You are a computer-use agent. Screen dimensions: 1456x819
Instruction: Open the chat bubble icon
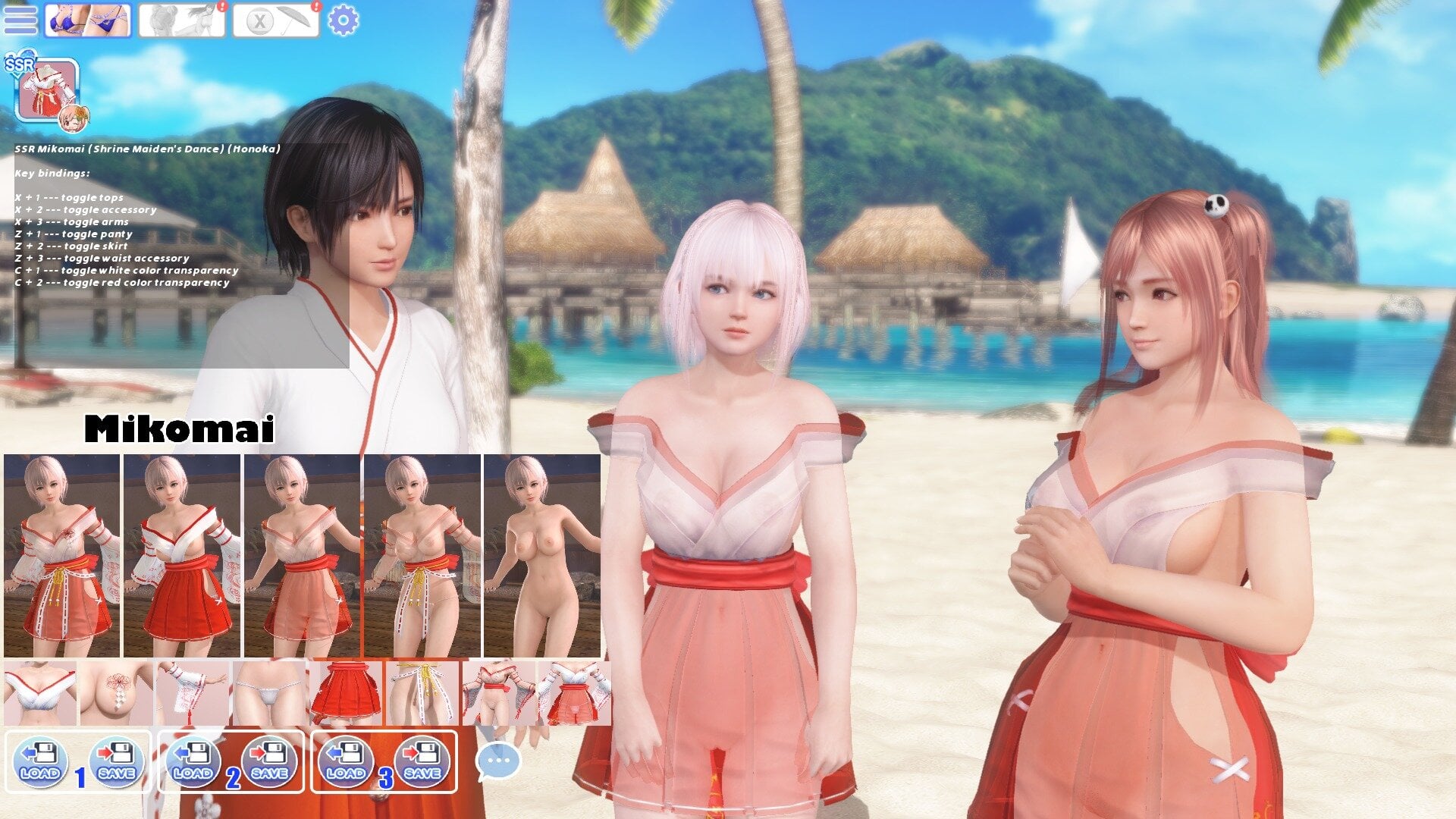tap(497, 762)
